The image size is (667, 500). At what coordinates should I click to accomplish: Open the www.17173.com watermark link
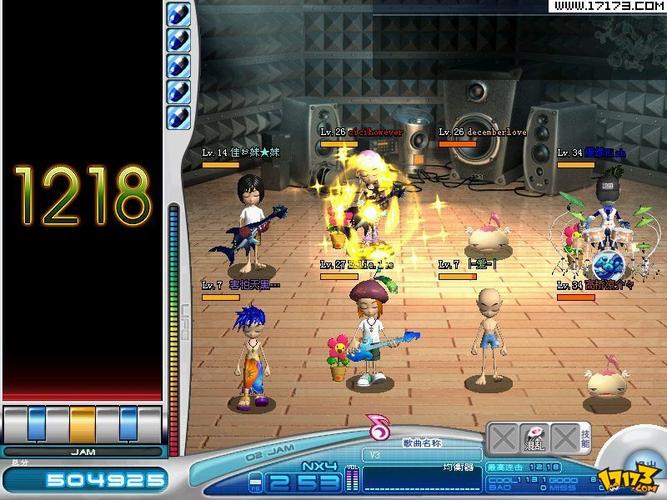[607, 7]
